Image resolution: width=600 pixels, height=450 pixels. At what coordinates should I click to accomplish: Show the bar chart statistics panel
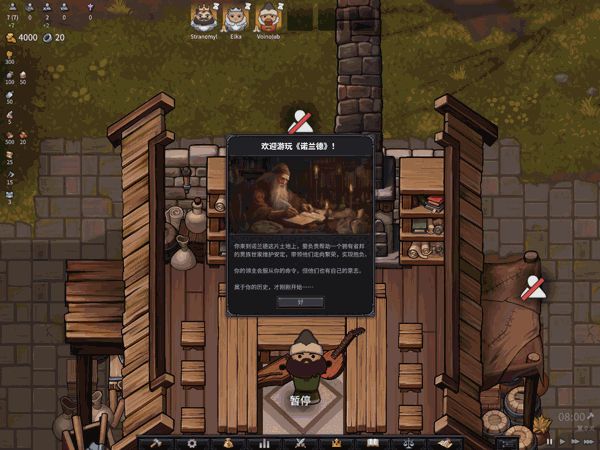click(x=264, y=443)
